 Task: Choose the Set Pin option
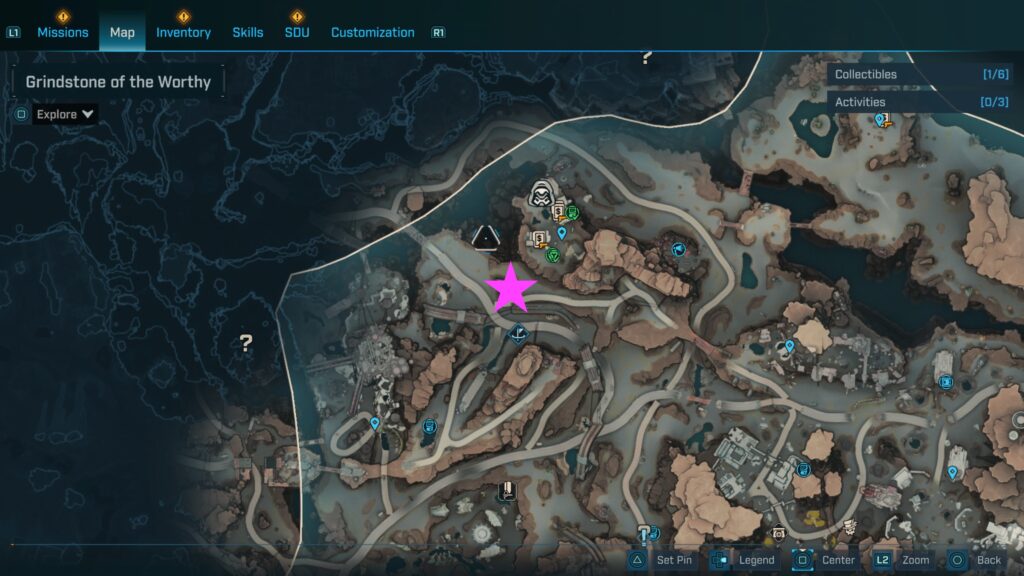pyautogui.click(x=663, y=560)
